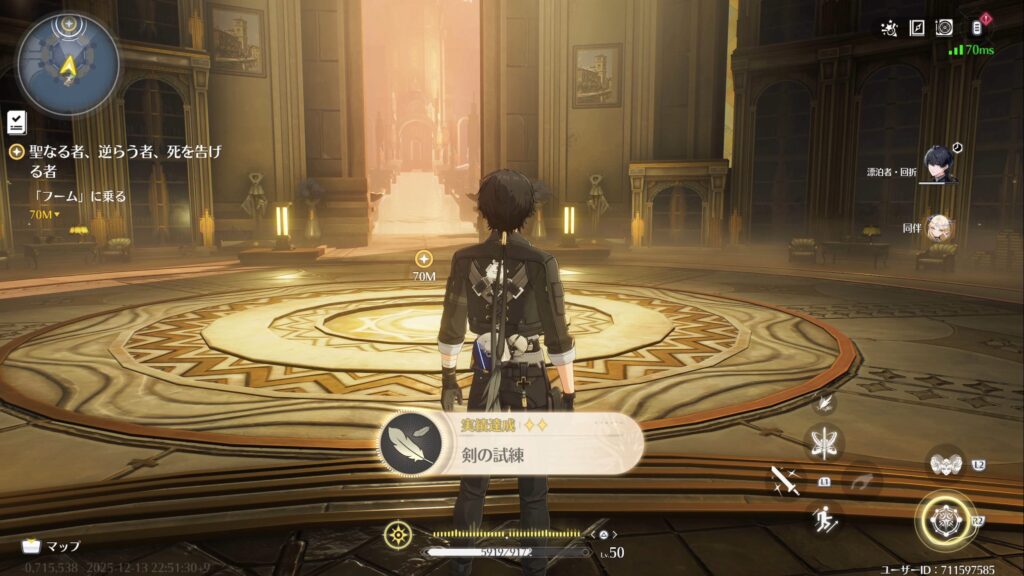Image resolution: width=1024 pixels, height=576 pixels.
Task: Tap the 剣の試練 achievement notification
Action: pos(510,443)
